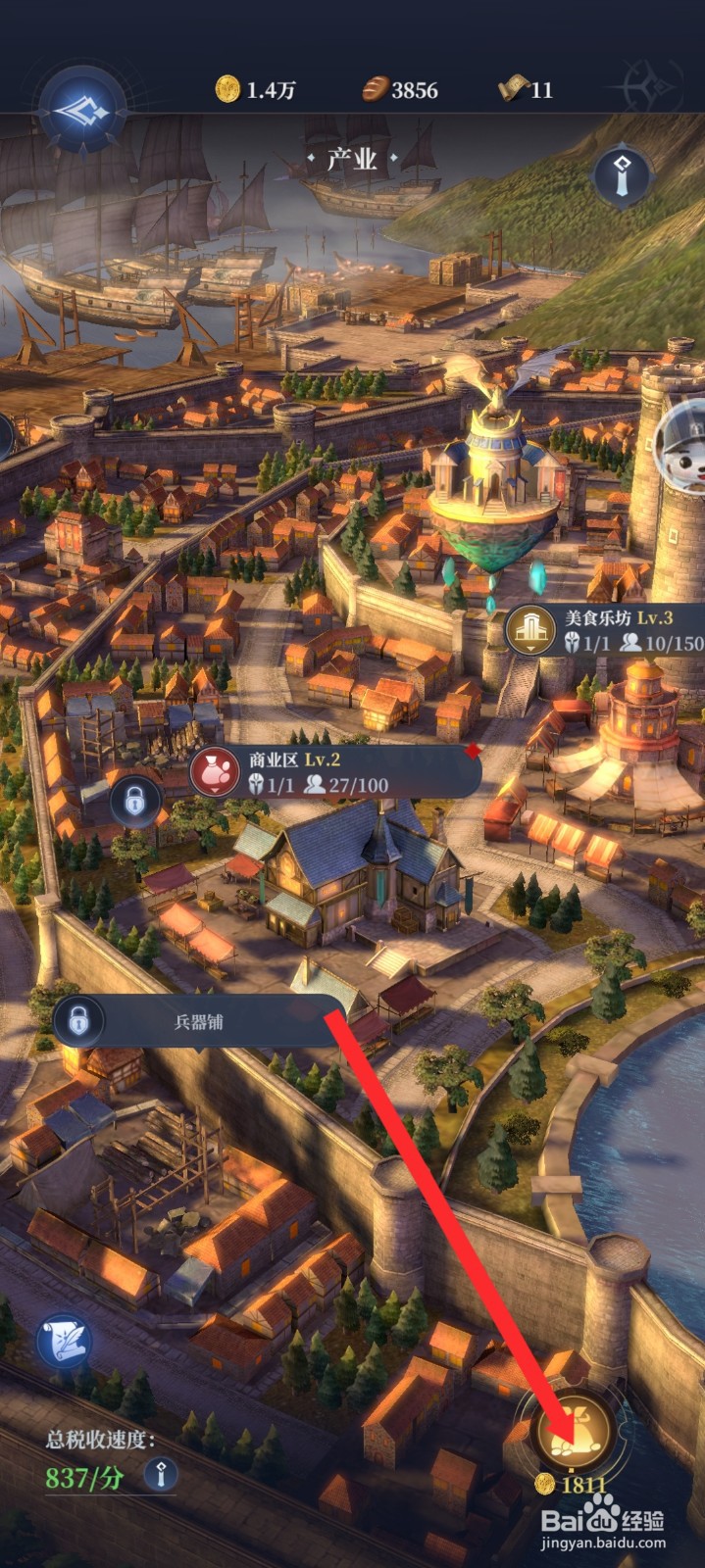Tap the blue diamond back emblem
This screenshot has height=1568, width=705.
click(82, 112)
